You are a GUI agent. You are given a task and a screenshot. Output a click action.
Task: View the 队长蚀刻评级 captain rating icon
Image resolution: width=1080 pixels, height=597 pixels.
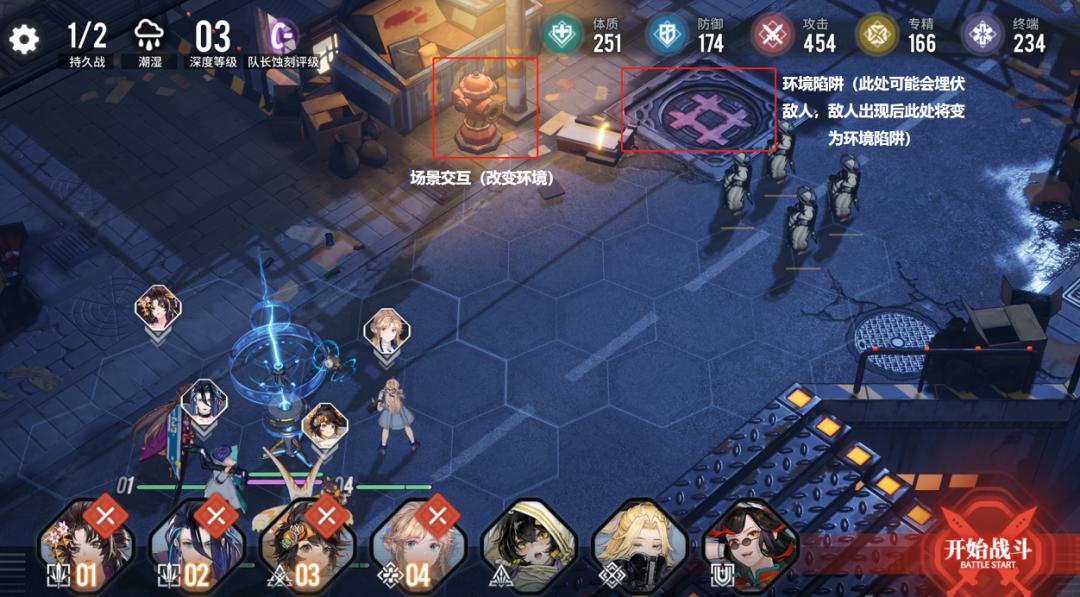click(x=285, y=36)
